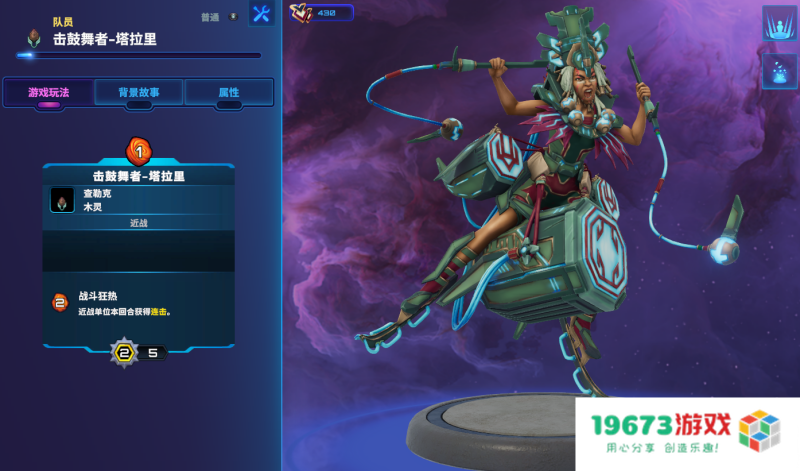Show the 属性 tab
The height and width of the screenshot is (471, 800).
pyautogui.click(x=229, y=93)
